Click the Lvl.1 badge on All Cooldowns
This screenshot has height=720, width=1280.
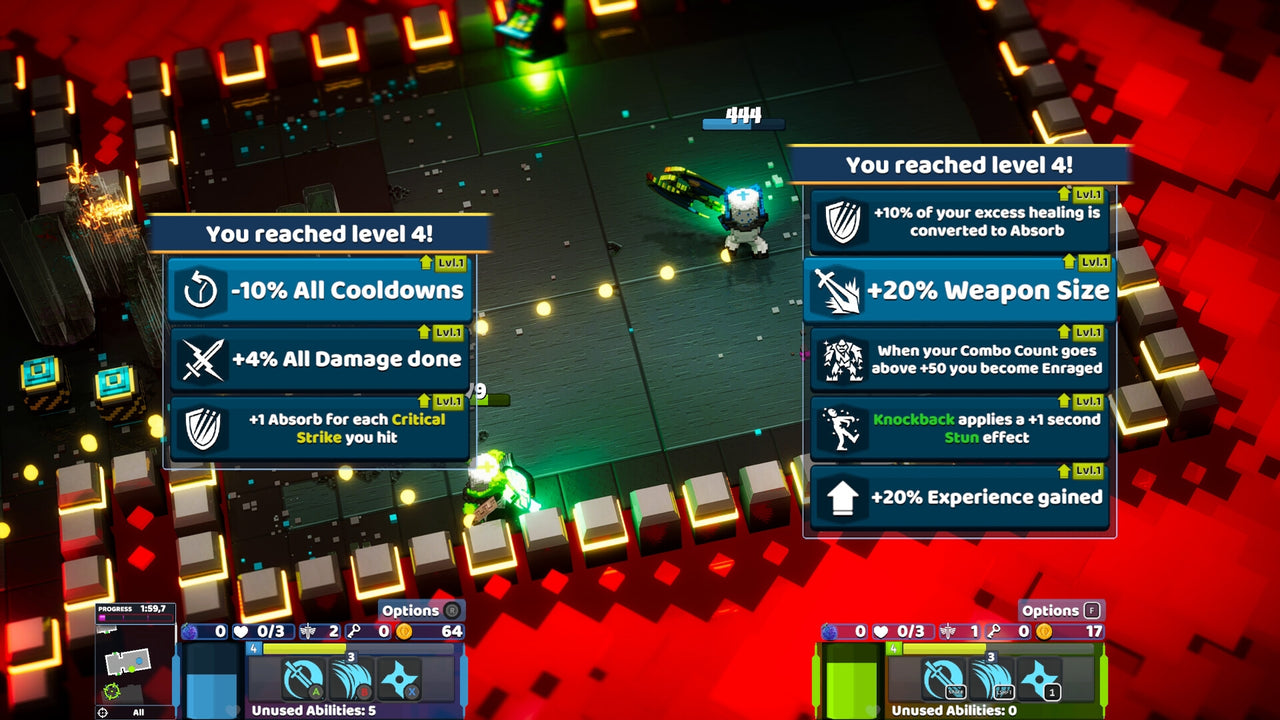pyautogui.click(x=451, y=261)
